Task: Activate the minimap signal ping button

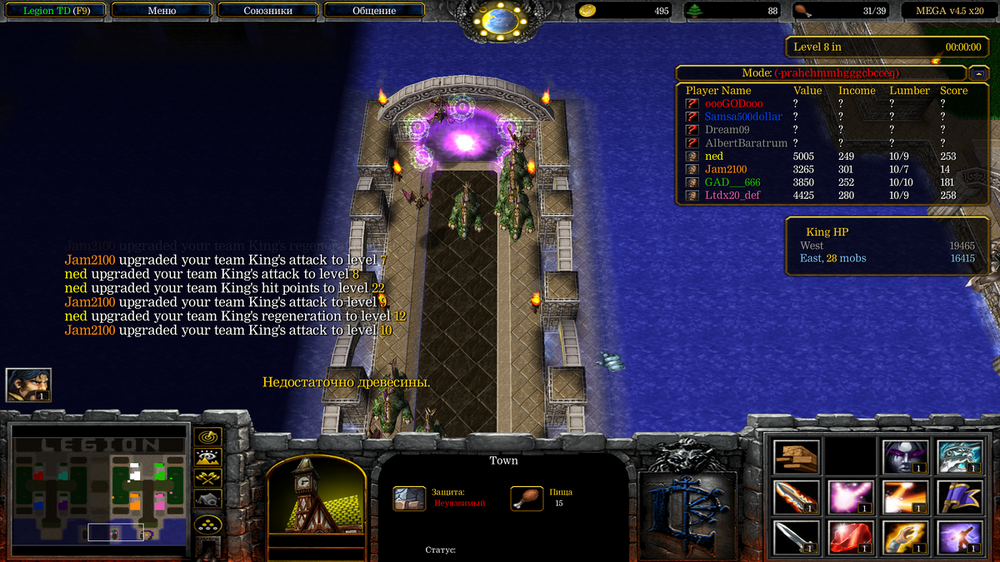Action: point(208,437)
